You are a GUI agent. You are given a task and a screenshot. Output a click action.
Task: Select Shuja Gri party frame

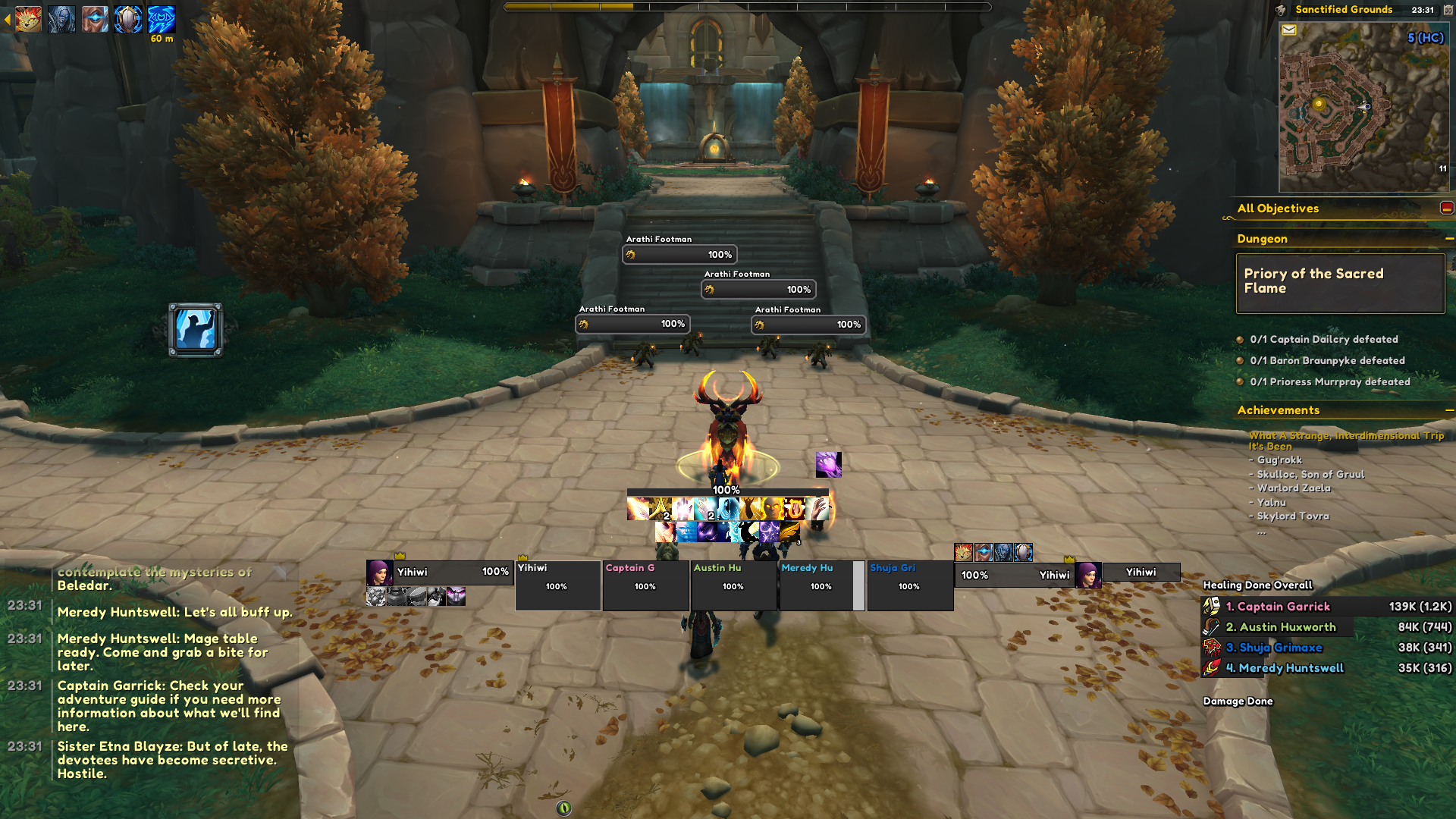(909, 585)
